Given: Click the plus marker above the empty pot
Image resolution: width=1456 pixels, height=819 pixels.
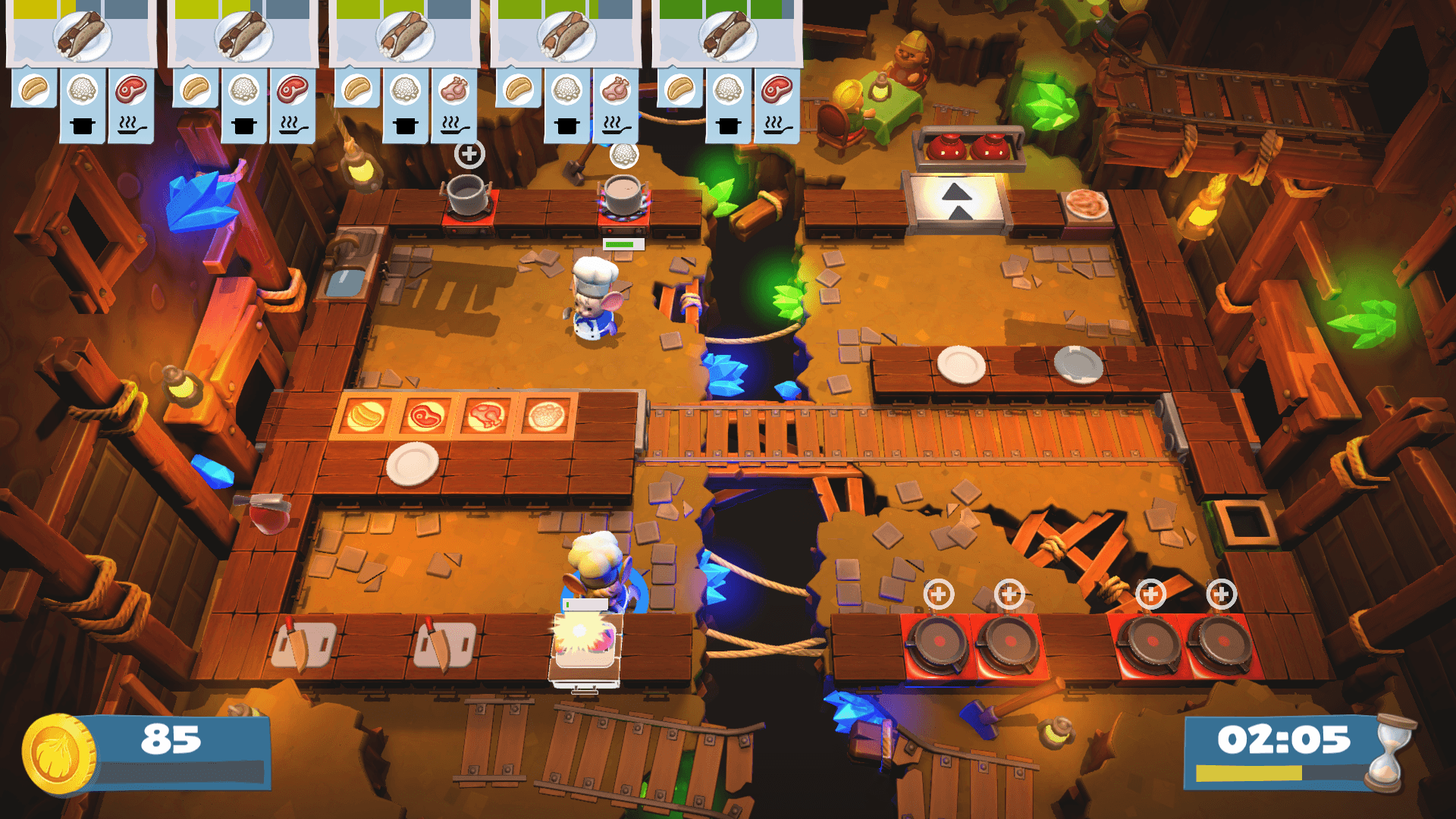Looking at the screenshot, I should coord(469,154).
